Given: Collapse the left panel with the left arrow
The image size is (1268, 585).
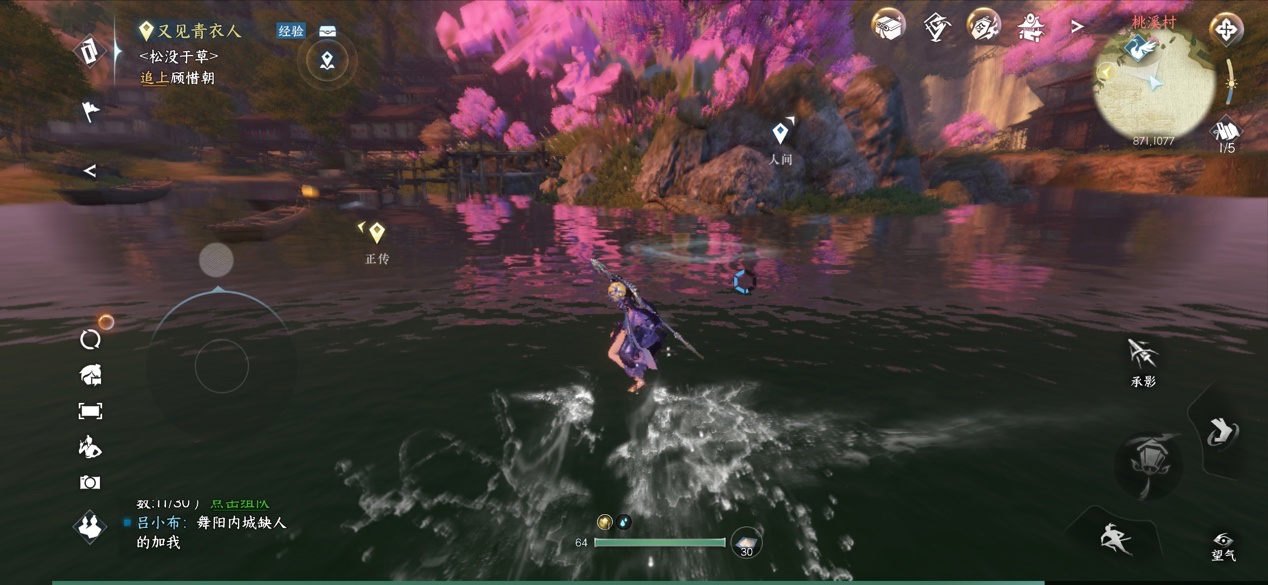Looking at the screenshot, I should (90, 171).
